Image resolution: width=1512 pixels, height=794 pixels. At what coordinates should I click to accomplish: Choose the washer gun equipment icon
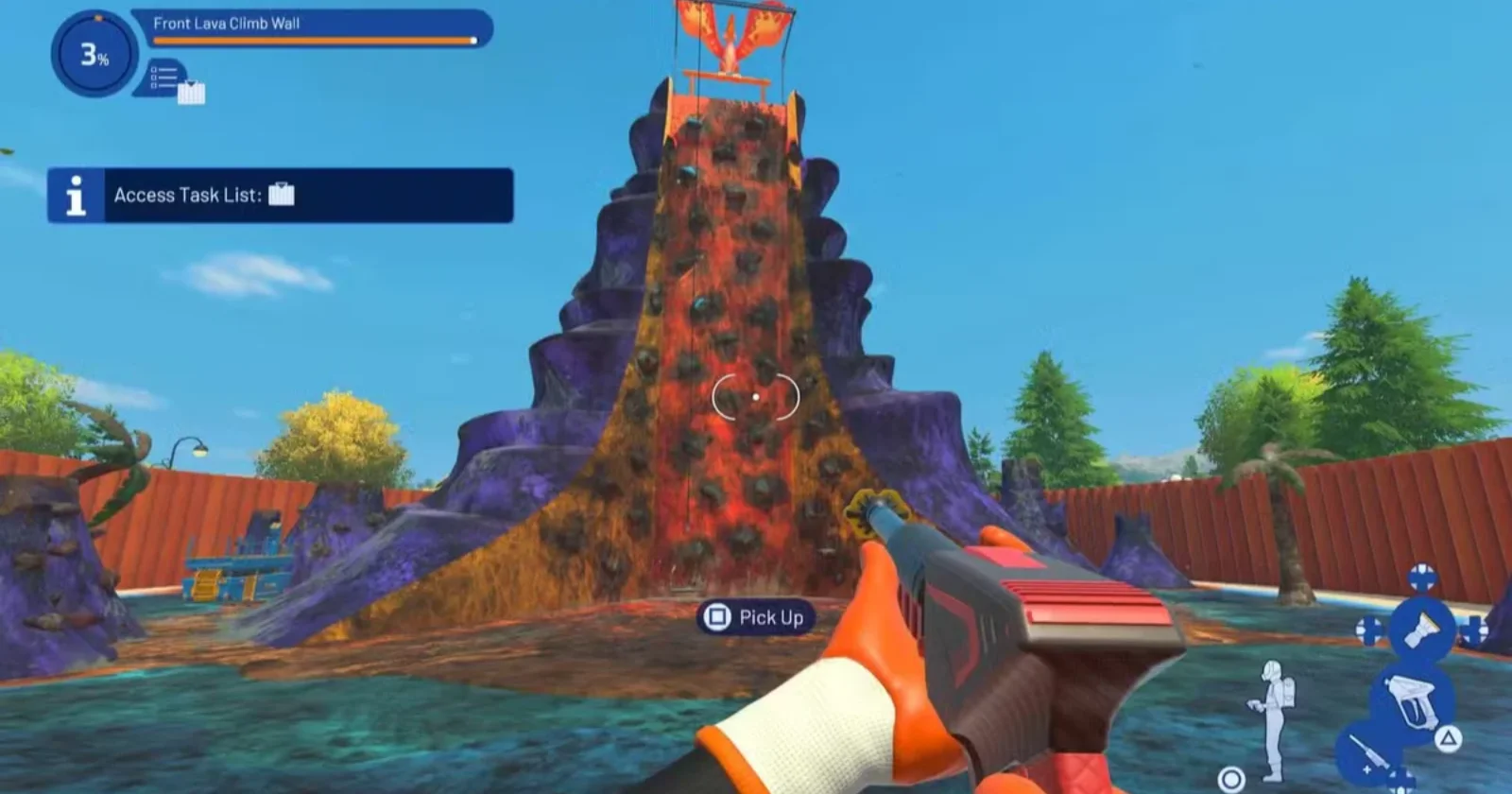coord(1414,700)
